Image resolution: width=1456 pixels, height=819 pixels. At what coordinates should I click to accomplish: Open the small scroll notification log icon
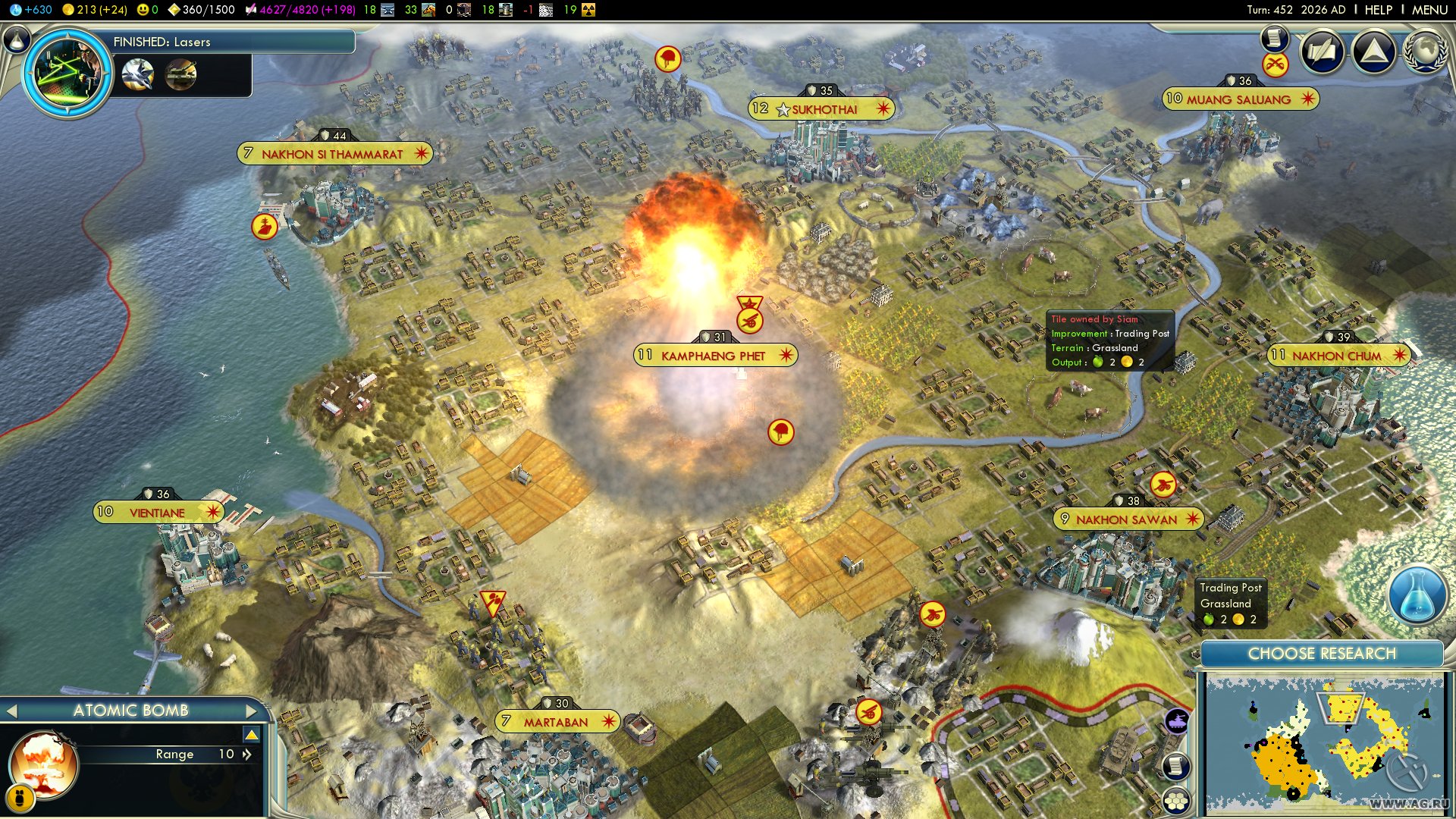pyautogui.click(x=1275, y=37)
